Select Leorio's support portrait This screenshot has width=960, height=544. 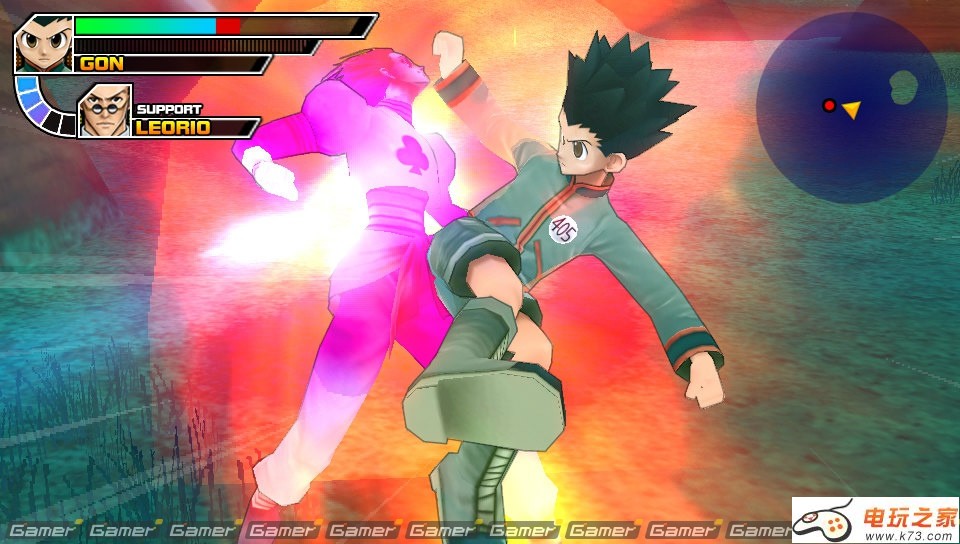[x=105, y=110]
